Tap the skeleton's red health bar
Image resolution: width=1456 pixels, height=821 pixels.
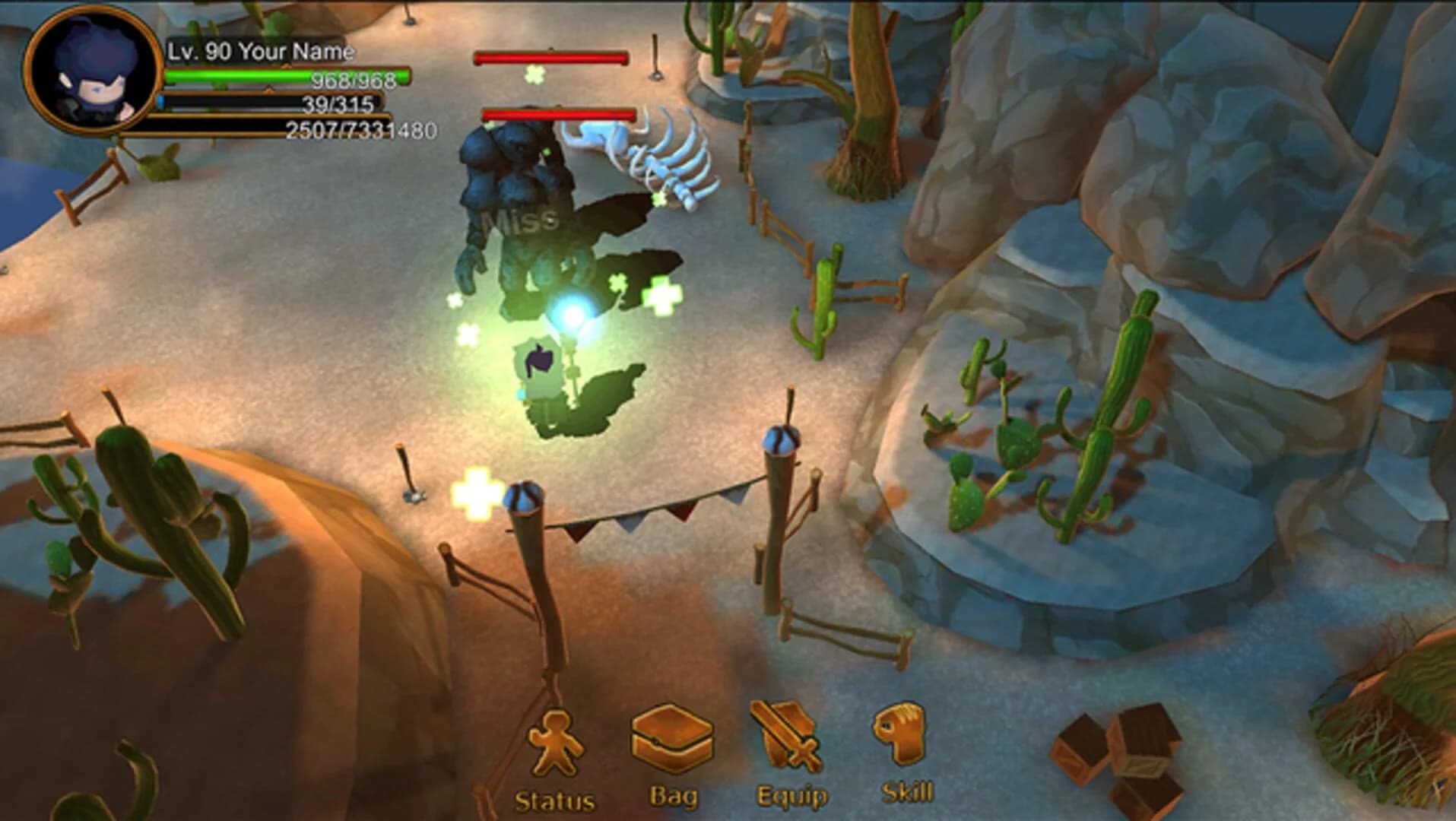[557, 114]
